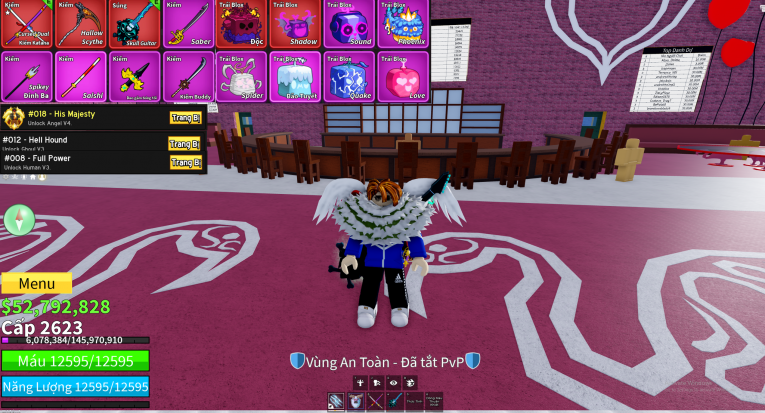Activate the eye ability icon
Viewport: 765px width, 413px height.
tap(393, 382)
